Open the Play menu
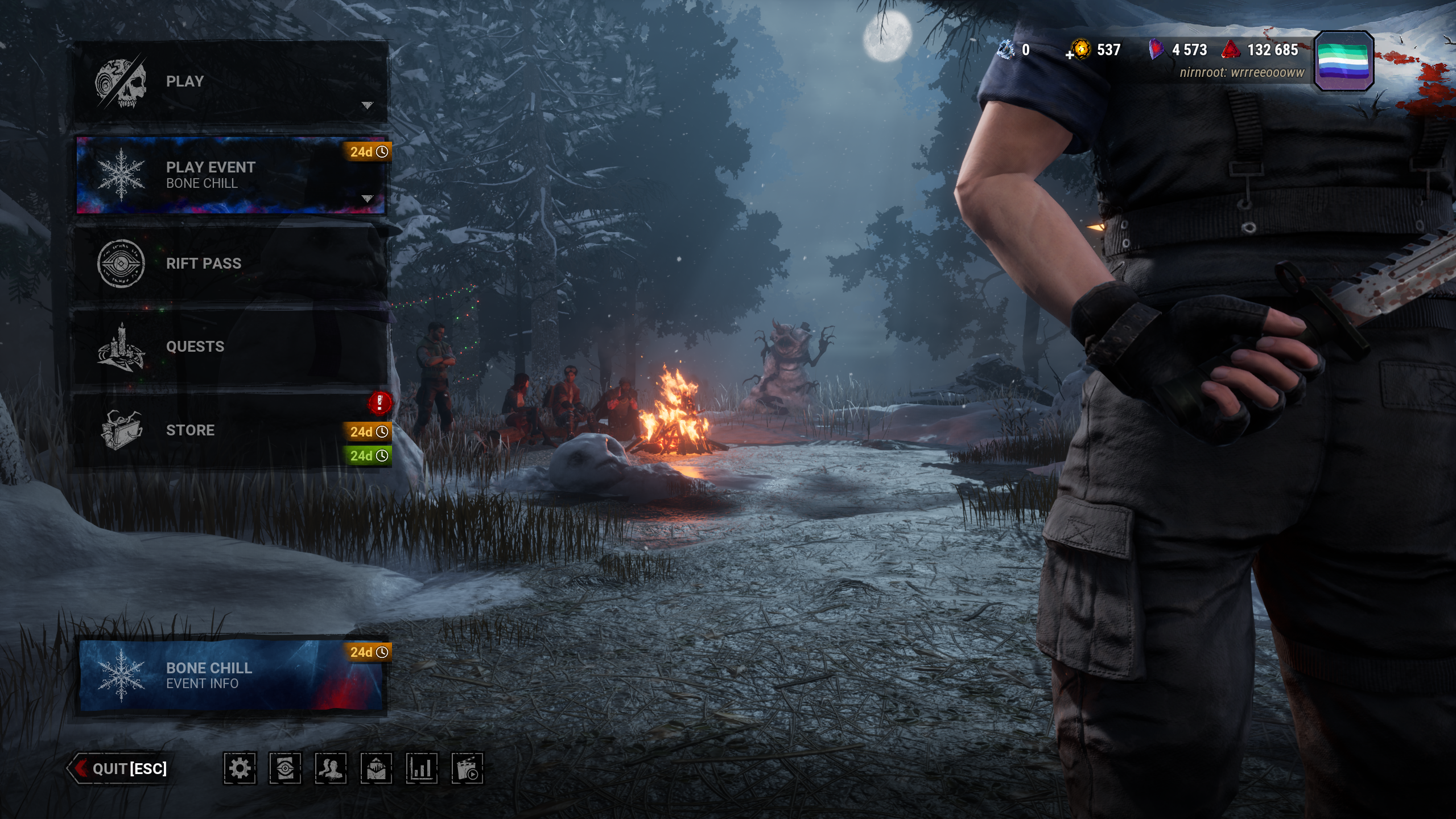1456x819 pixels. tap(230, 81)
